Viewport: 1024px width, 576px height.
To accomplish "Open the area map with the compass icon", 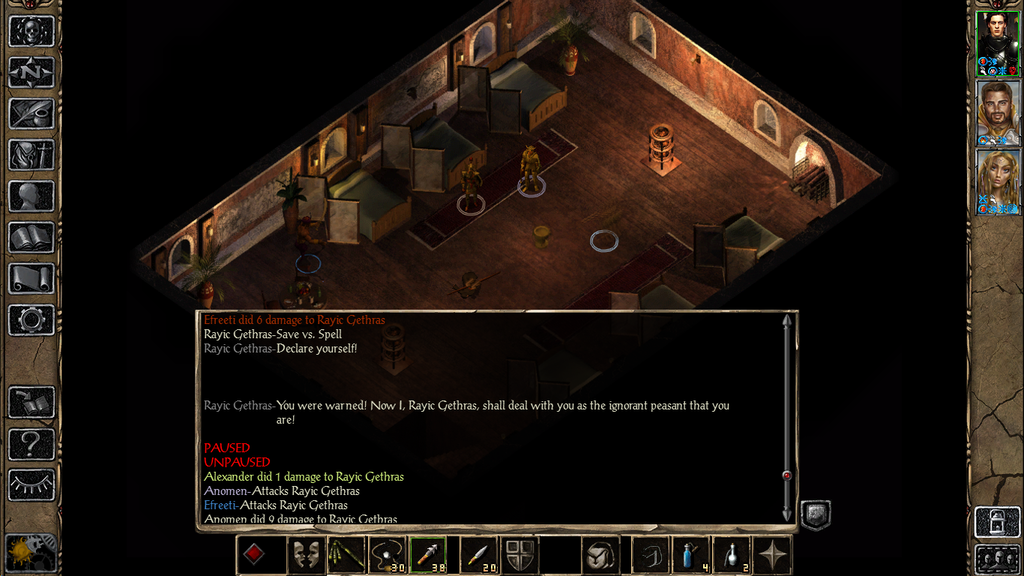I will (31, 72).
